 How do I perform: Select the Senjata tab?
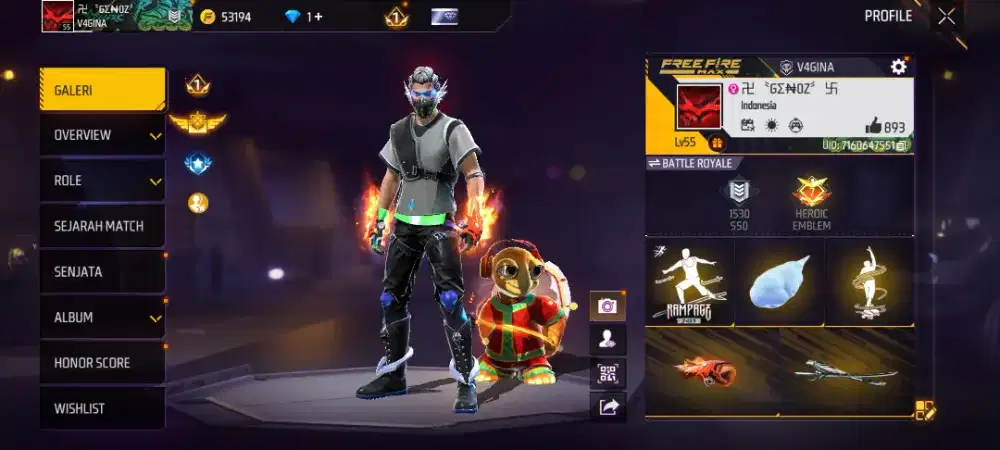102,272
